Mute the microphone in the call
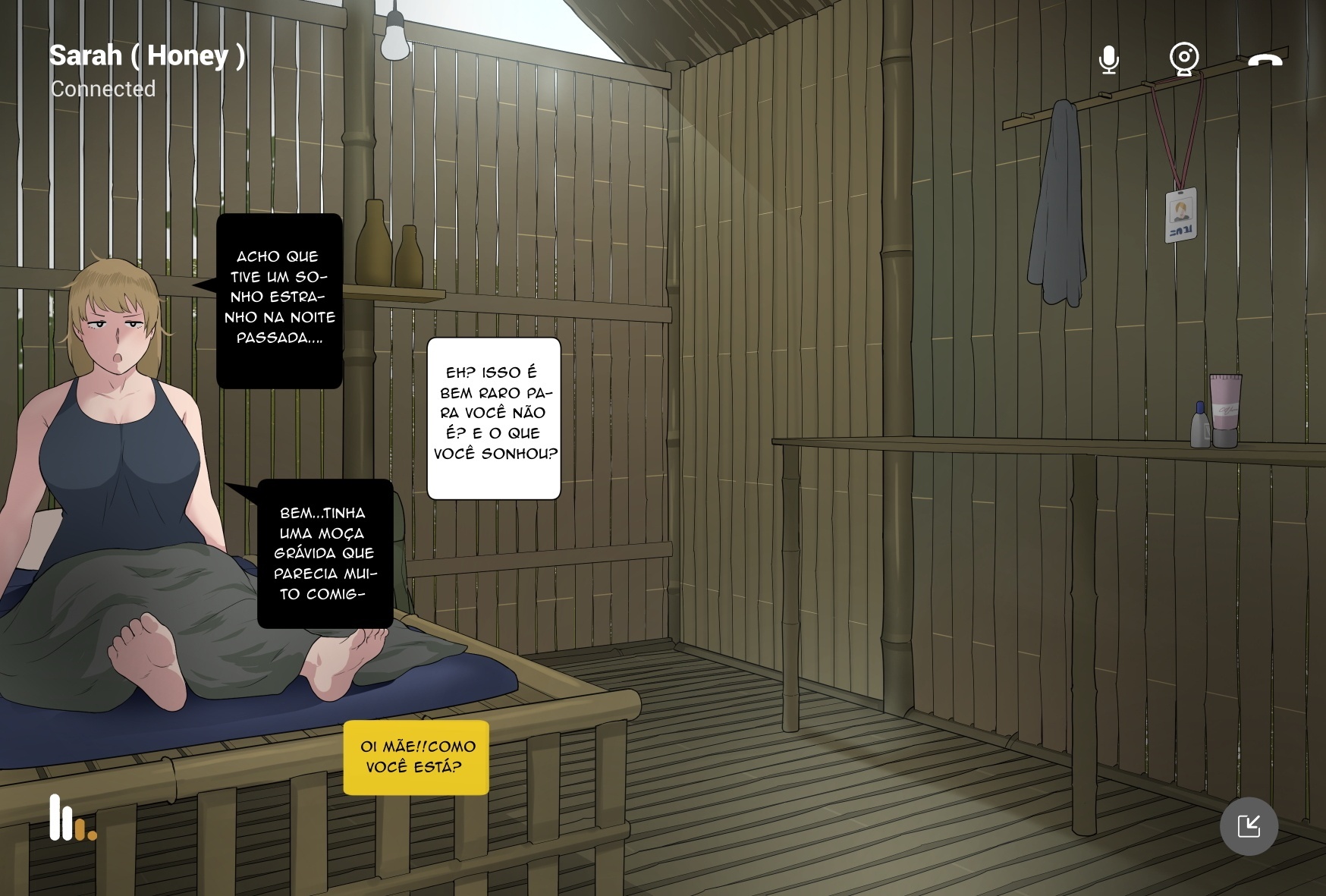The height and width of the screenshot is (896, 1326). click(x=1108, y=60)
